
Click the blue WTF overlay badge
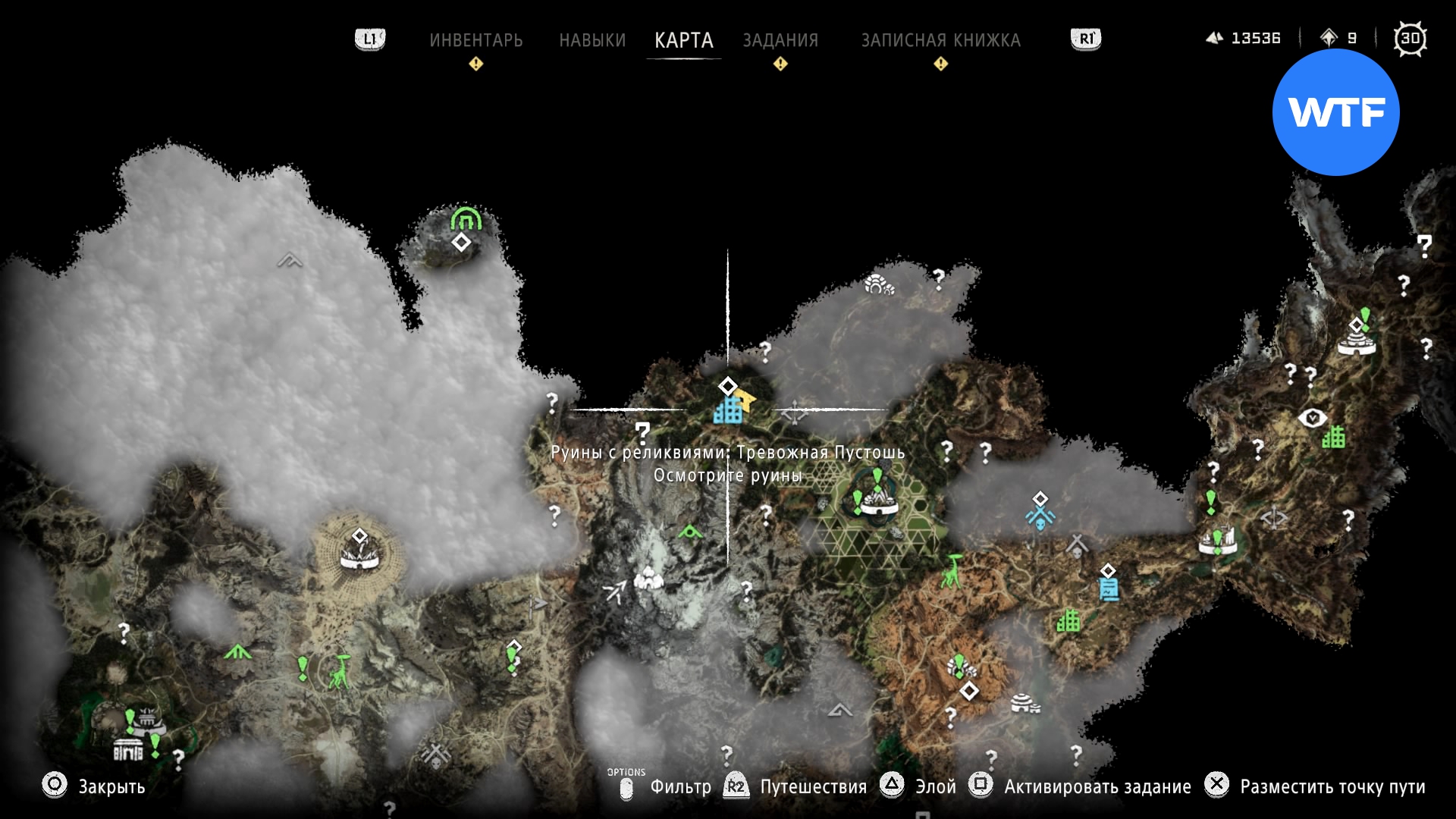tap(1335, 112)
